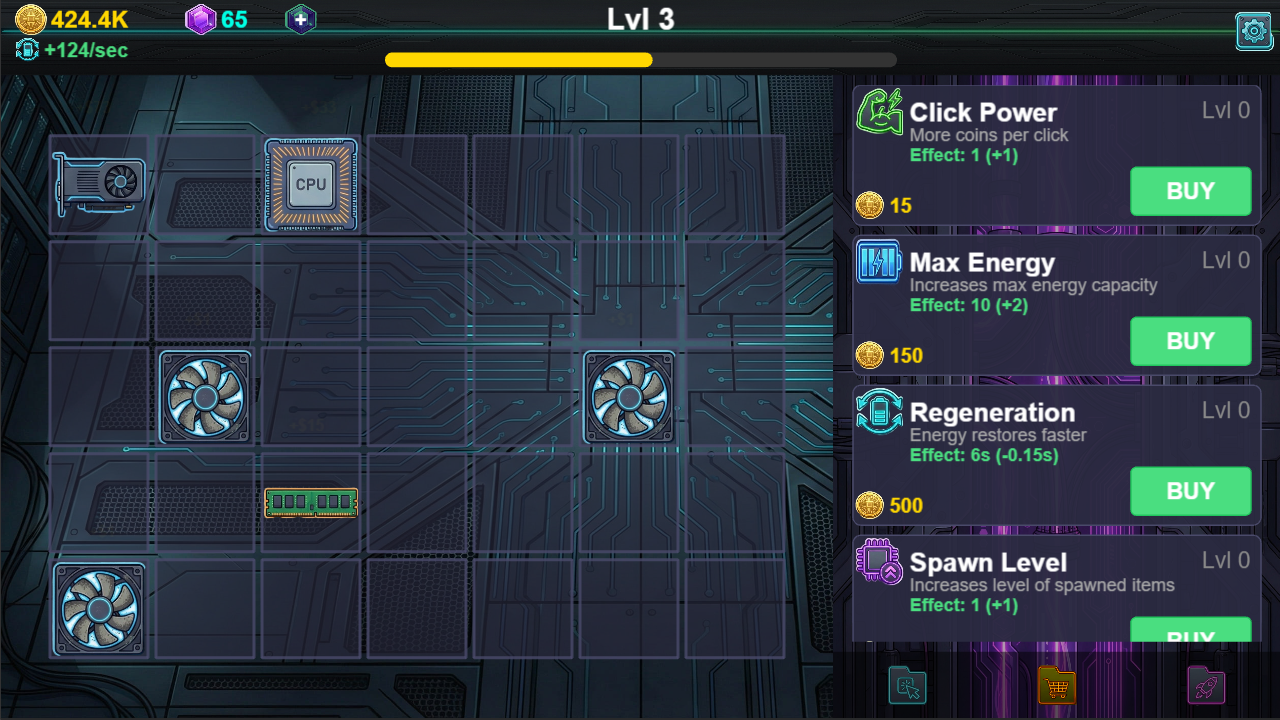Screen dimensions: 1280x720
Task: Switch to the rocket boosts tab
Action: (1205, 686)
